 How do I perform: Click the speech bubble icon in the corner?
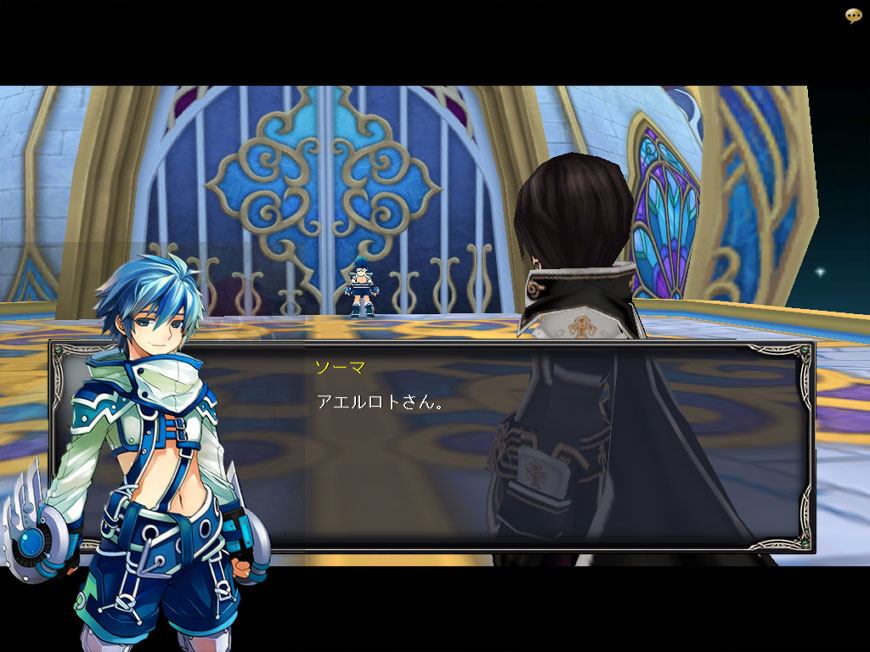(x=853, y=16)
